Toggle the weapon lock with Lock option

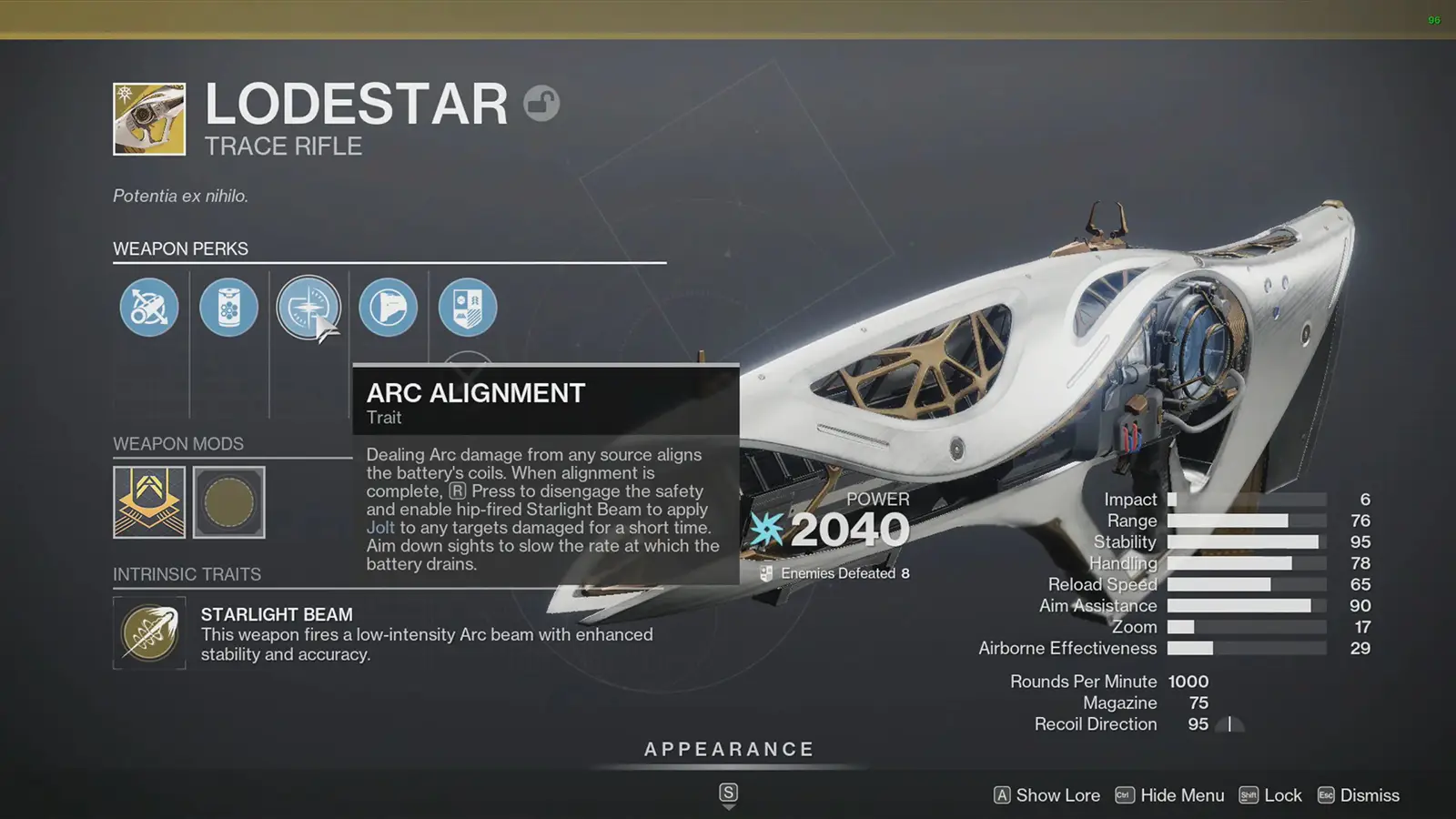click(1286, 794)
